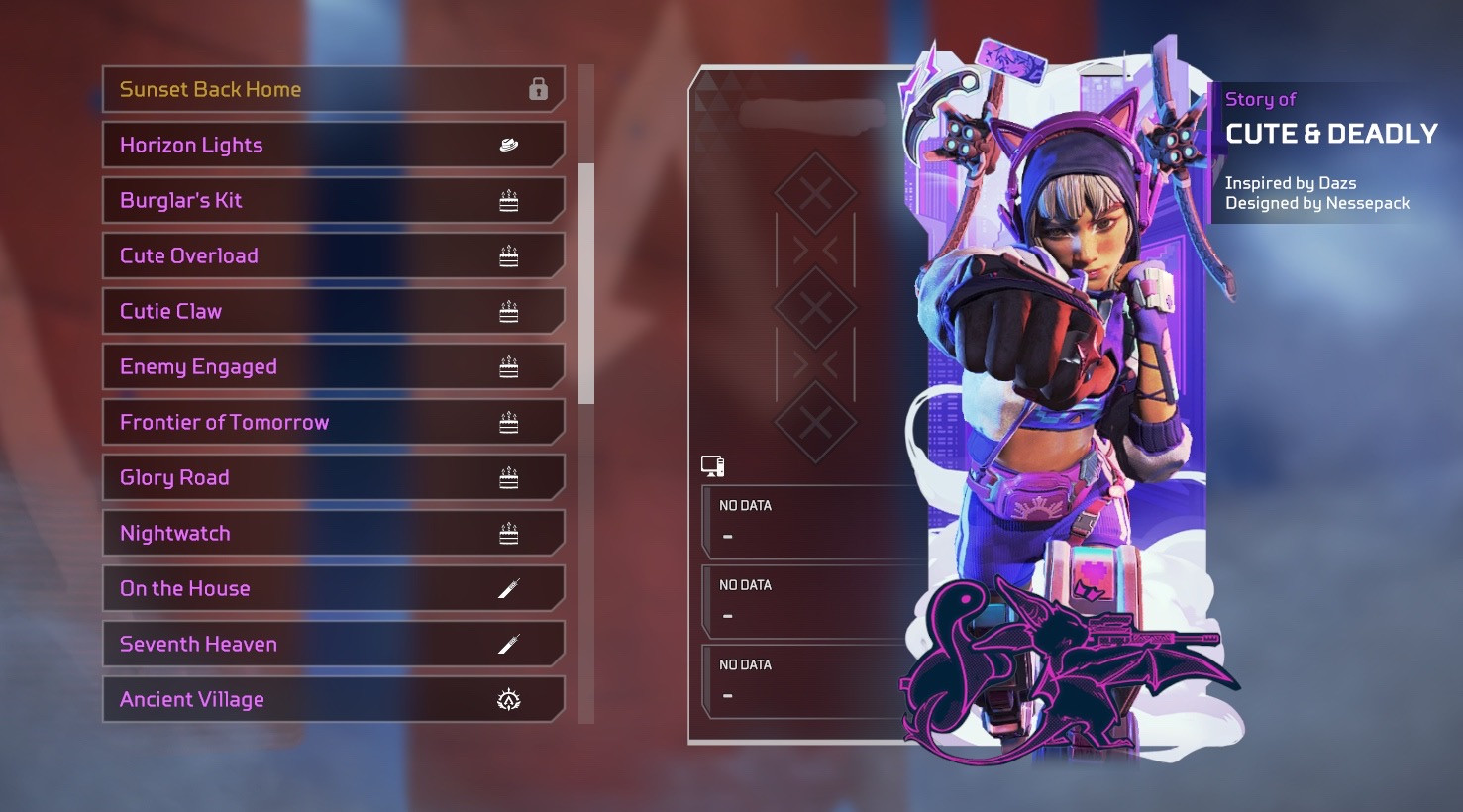This screenshot has width=1463, height=812.
Task: Select Frontier of Tomorrow from the list
Action: (x=333, y=422)
